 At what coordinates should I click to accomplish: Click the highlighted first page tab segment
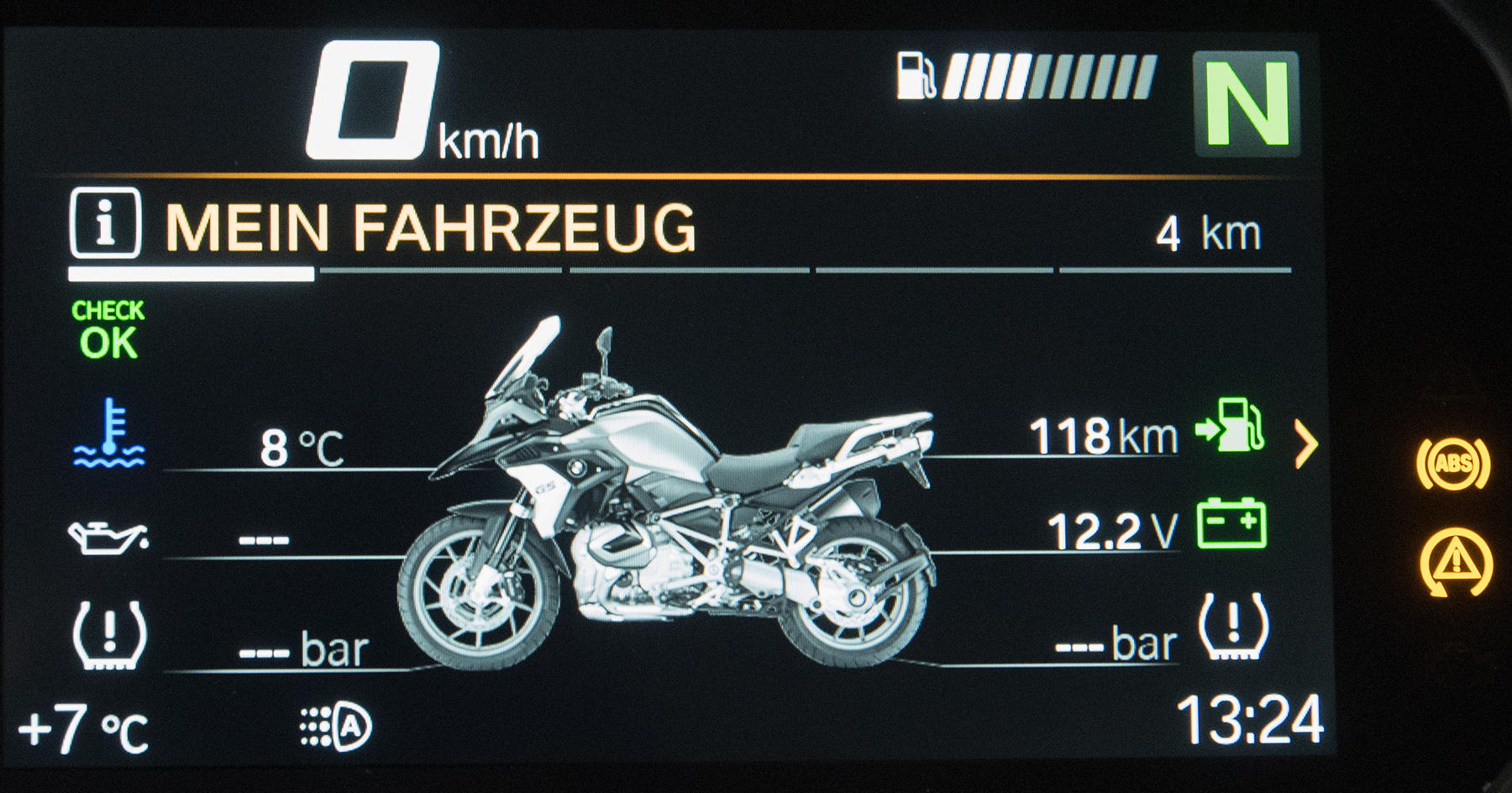tap(192, 274)
